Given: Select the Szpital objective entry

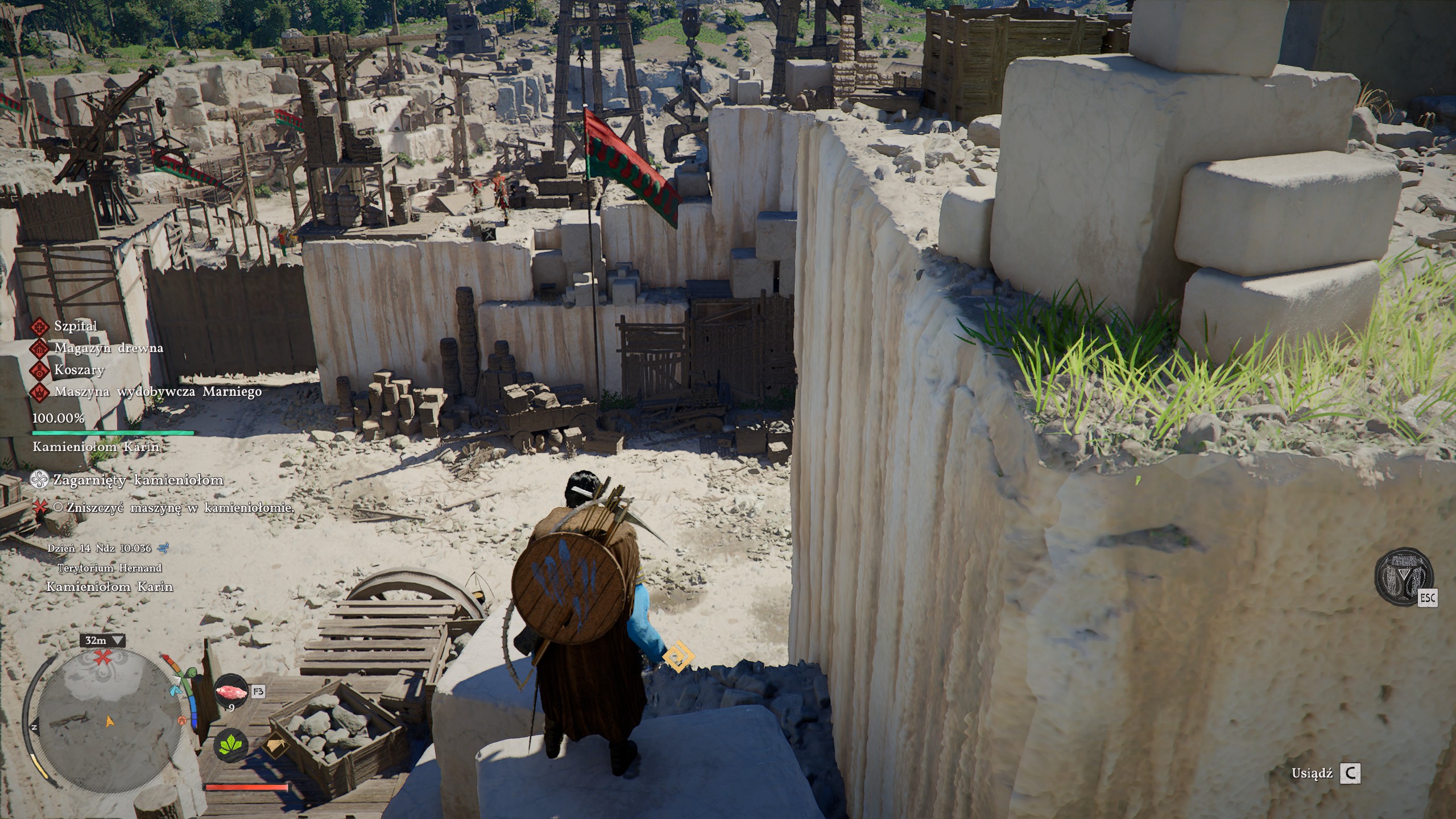Looking at the screenshot, I should coord(76,326).
